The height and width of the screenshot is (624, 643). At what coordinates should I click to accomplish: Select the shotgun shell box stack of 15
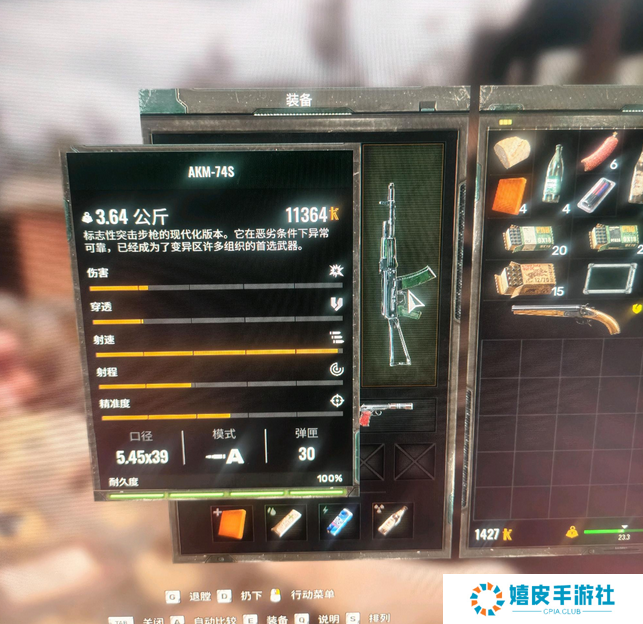click(x=529, y=279)
